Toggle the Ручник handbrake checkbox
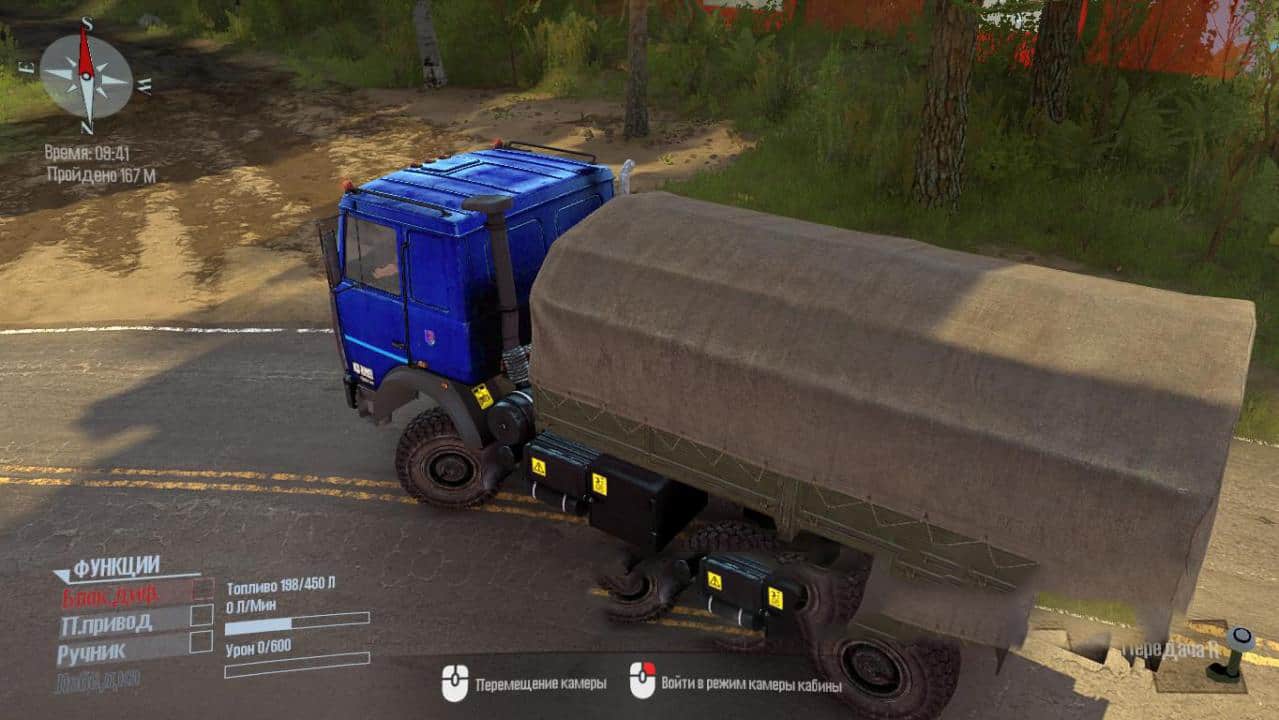1279x720 pixels. coord(202,641)
